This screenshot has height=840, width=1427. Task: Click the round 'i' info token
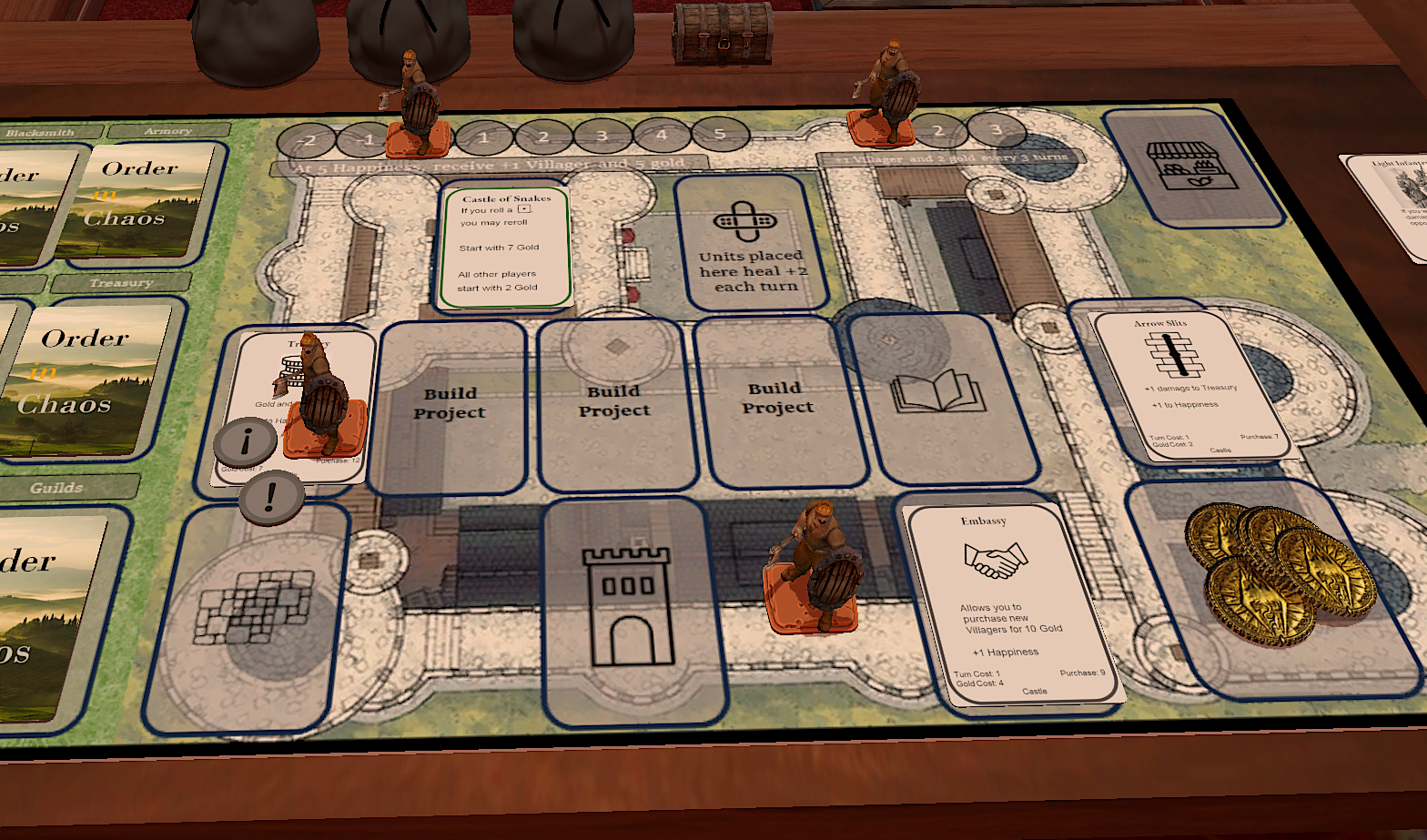246,441
